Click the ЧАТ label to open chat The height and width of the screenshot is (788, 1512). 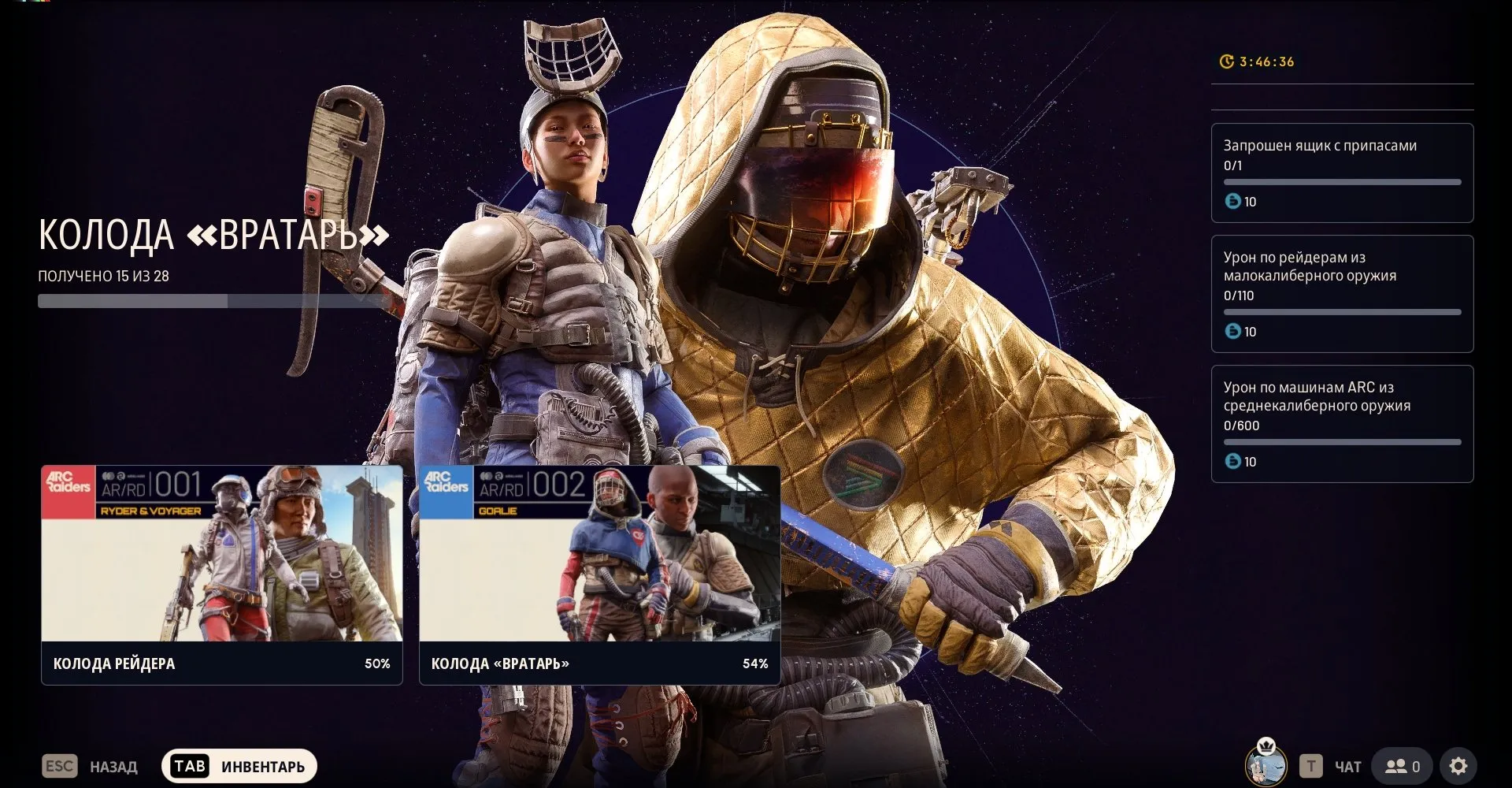pos(1349,765)
